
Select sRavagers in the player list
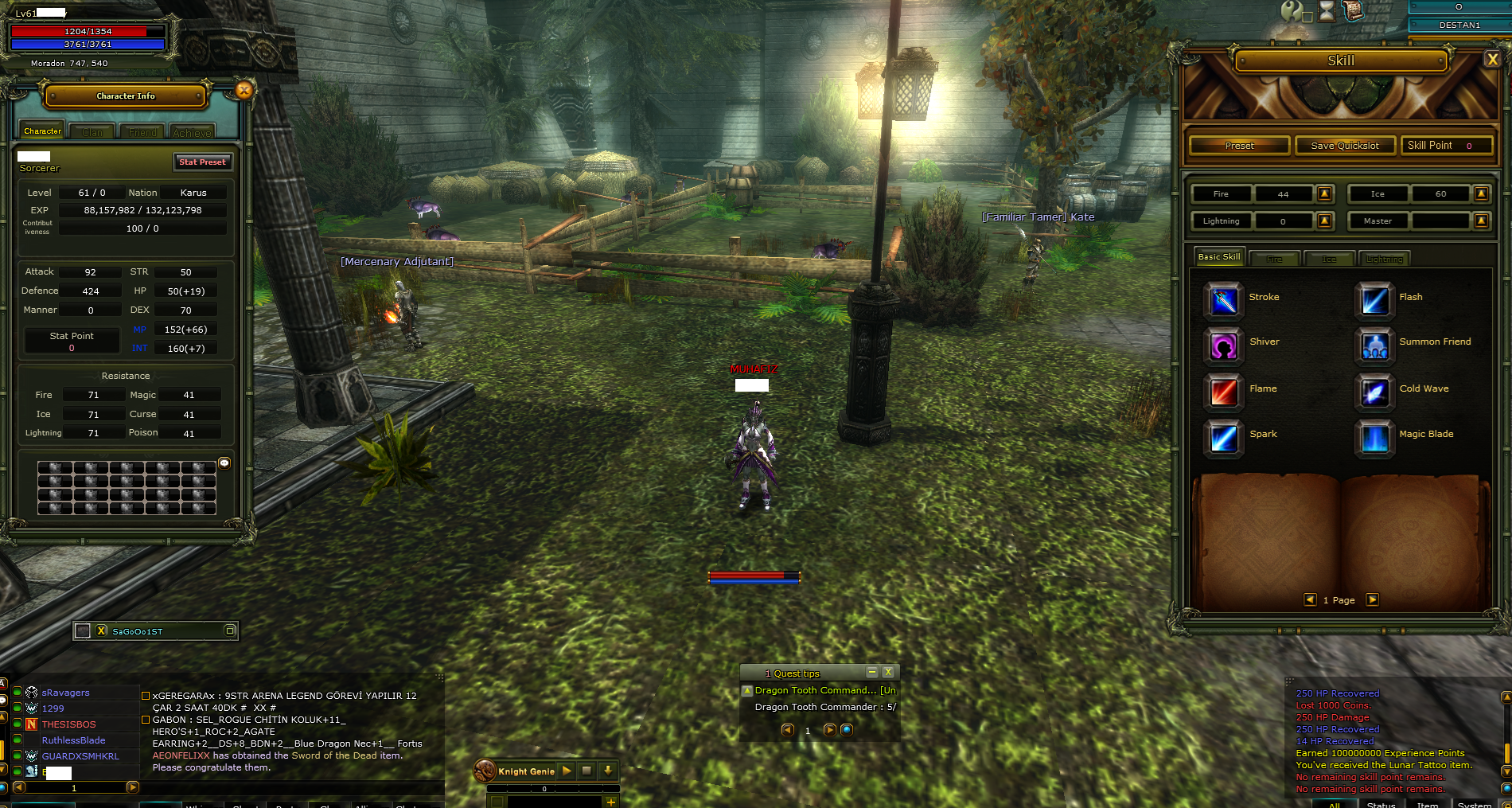pos(65,693)
